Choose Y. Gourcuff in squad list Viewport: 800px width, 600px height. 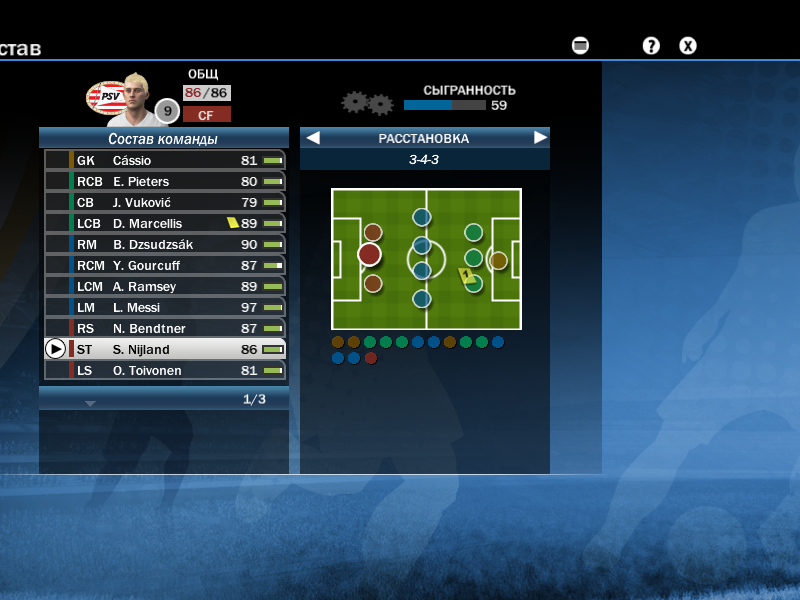[165, 265]
